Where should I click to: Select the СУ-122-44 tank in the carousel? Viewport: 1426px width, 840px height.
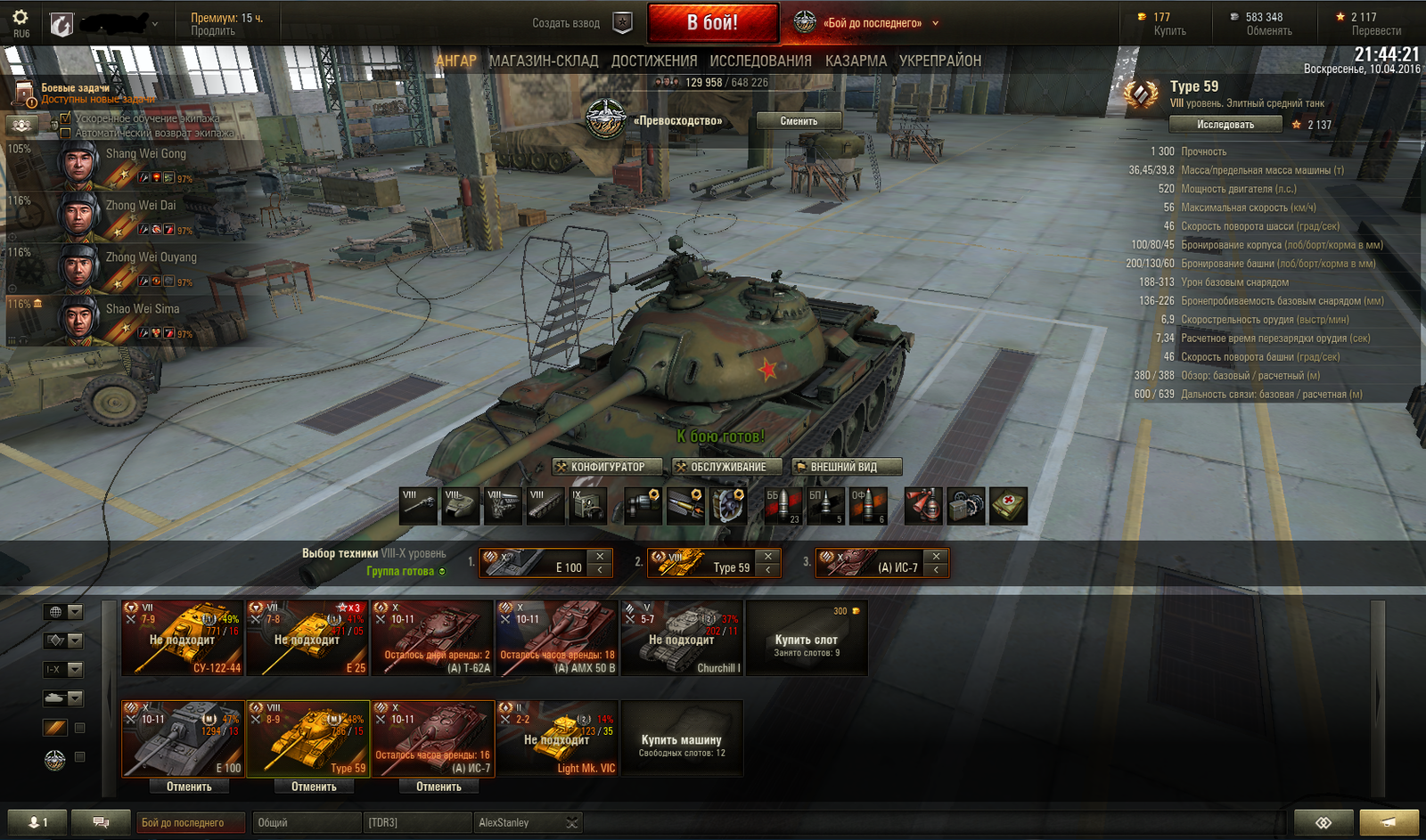[x=183, y=638]
